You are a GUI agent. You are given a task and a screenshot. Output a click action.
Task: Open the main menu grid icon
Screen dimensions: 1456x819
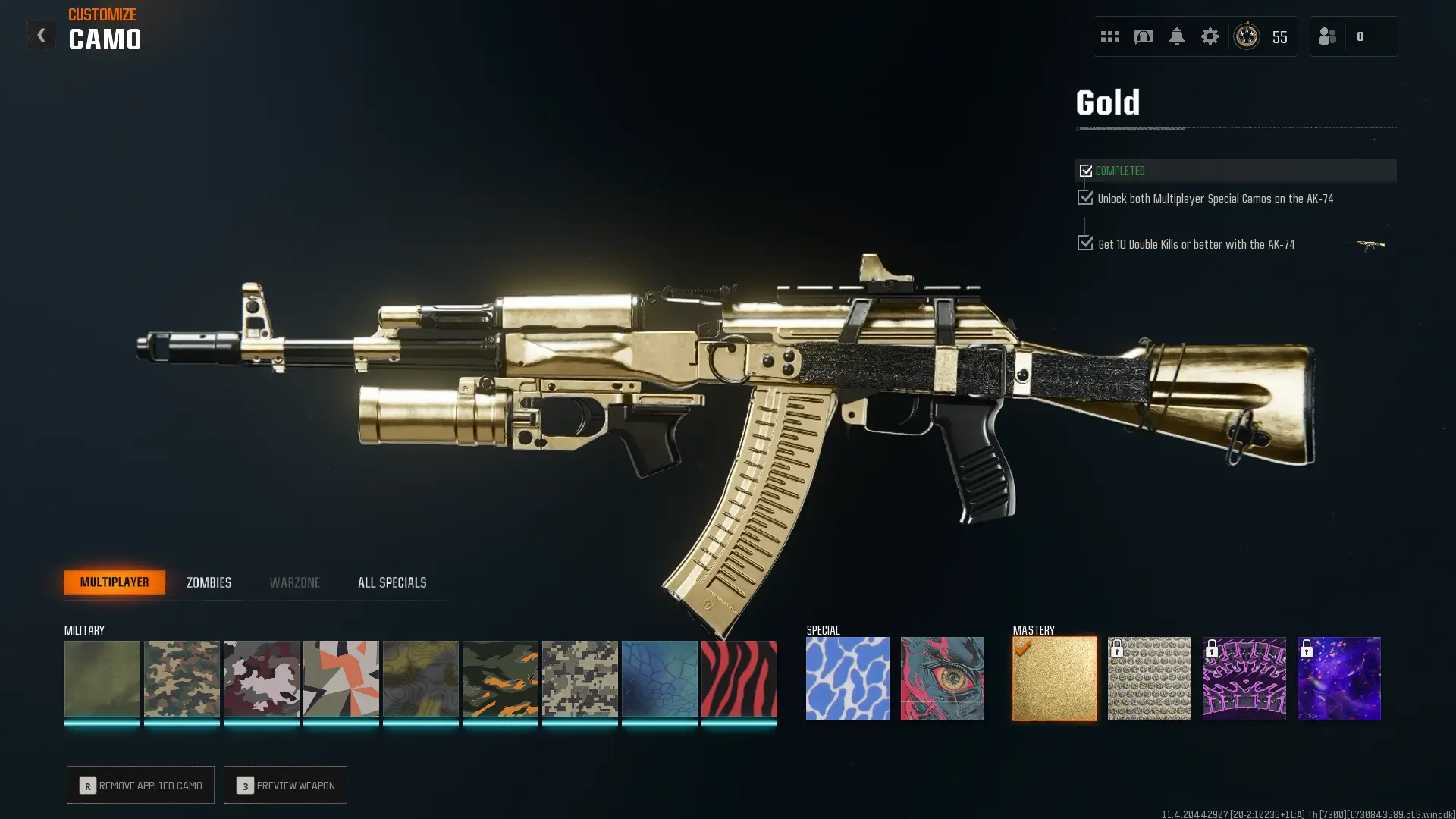[1110, 36]
